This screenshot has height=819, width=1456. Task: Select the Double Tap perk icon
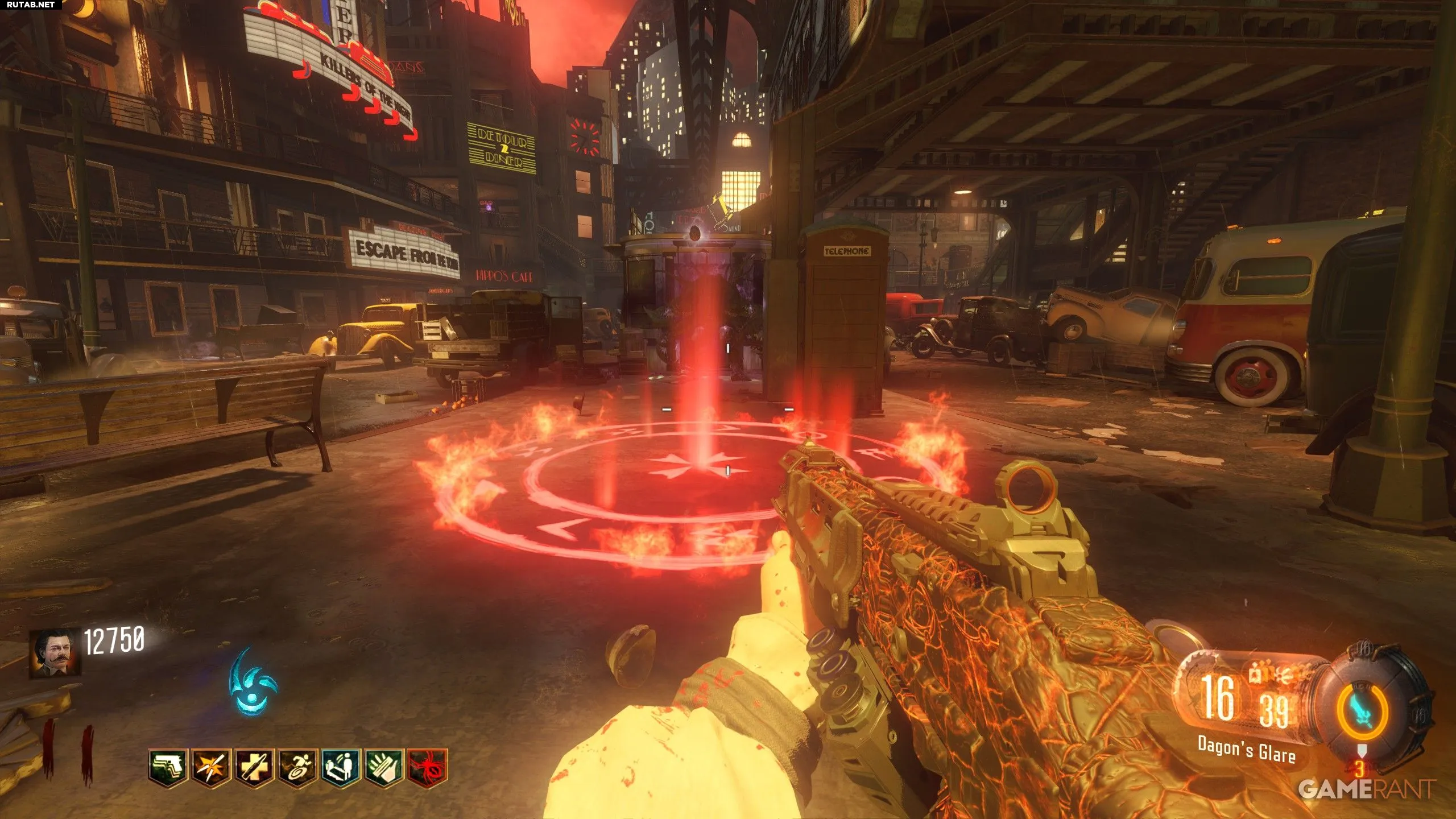point(212,768)
